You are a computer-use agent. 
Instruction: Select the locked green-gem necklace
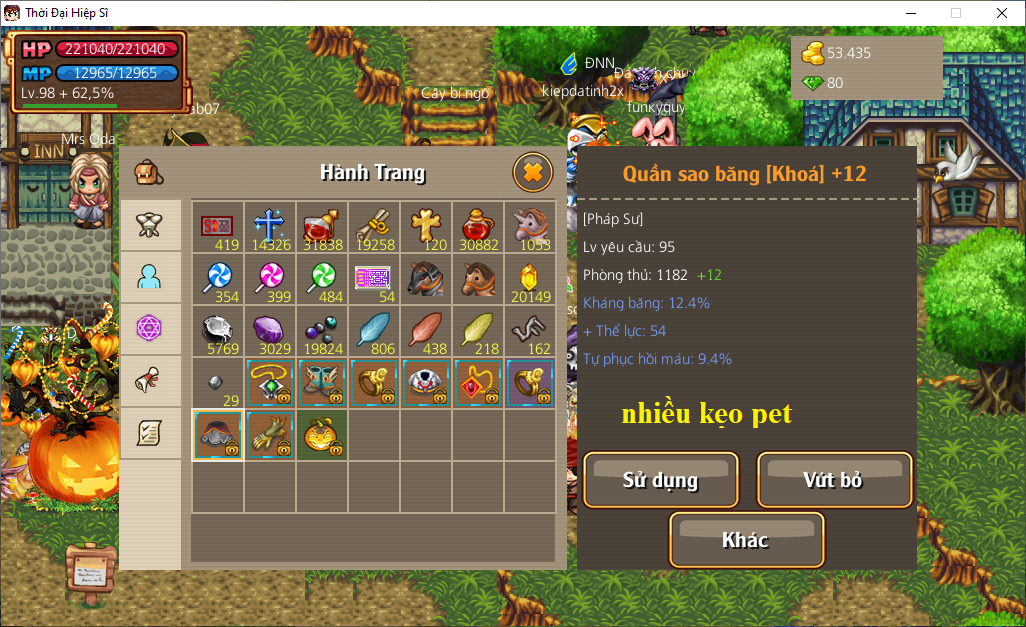click(x=270, y=382)
